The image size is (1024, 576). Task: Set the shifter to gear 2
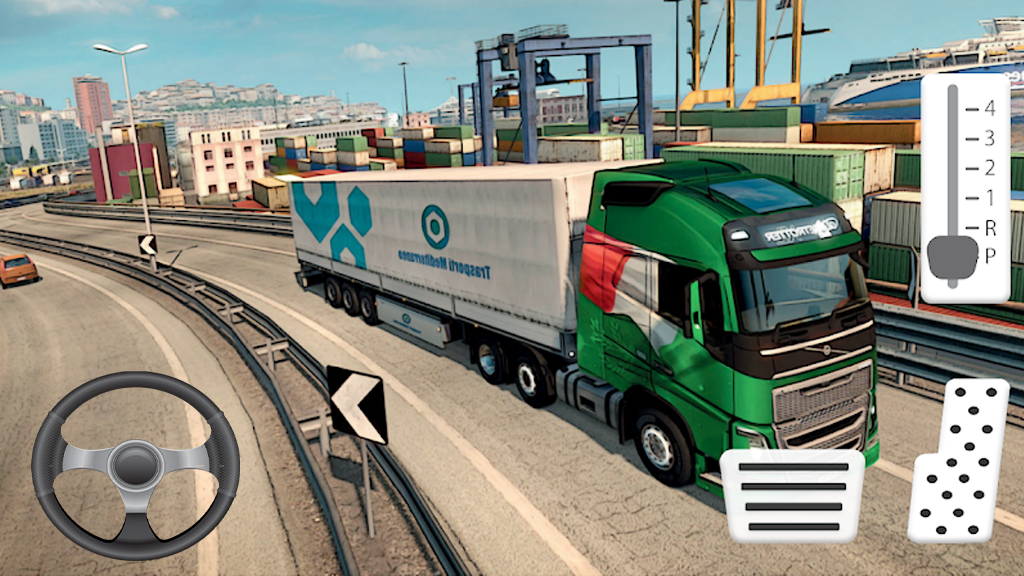click(x=989, y=168)
